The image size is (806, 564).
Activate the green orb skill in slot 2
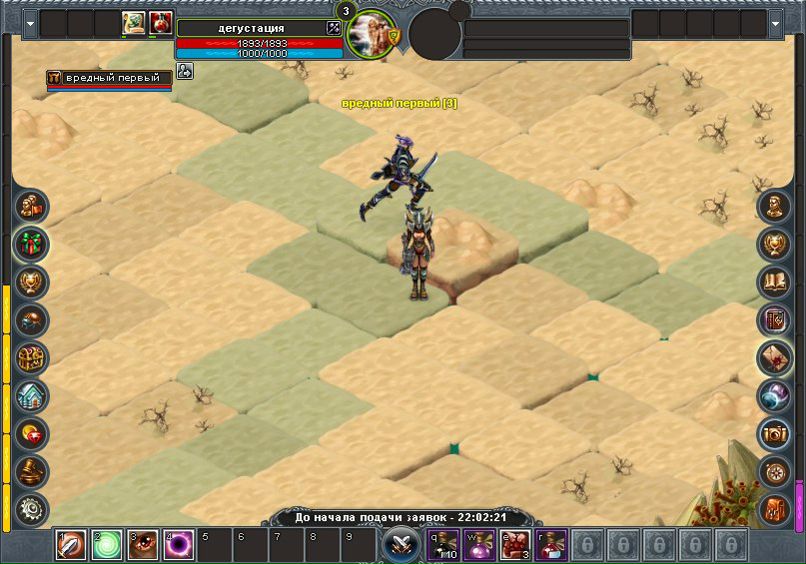pyautogui.click(x=106, y=546)
